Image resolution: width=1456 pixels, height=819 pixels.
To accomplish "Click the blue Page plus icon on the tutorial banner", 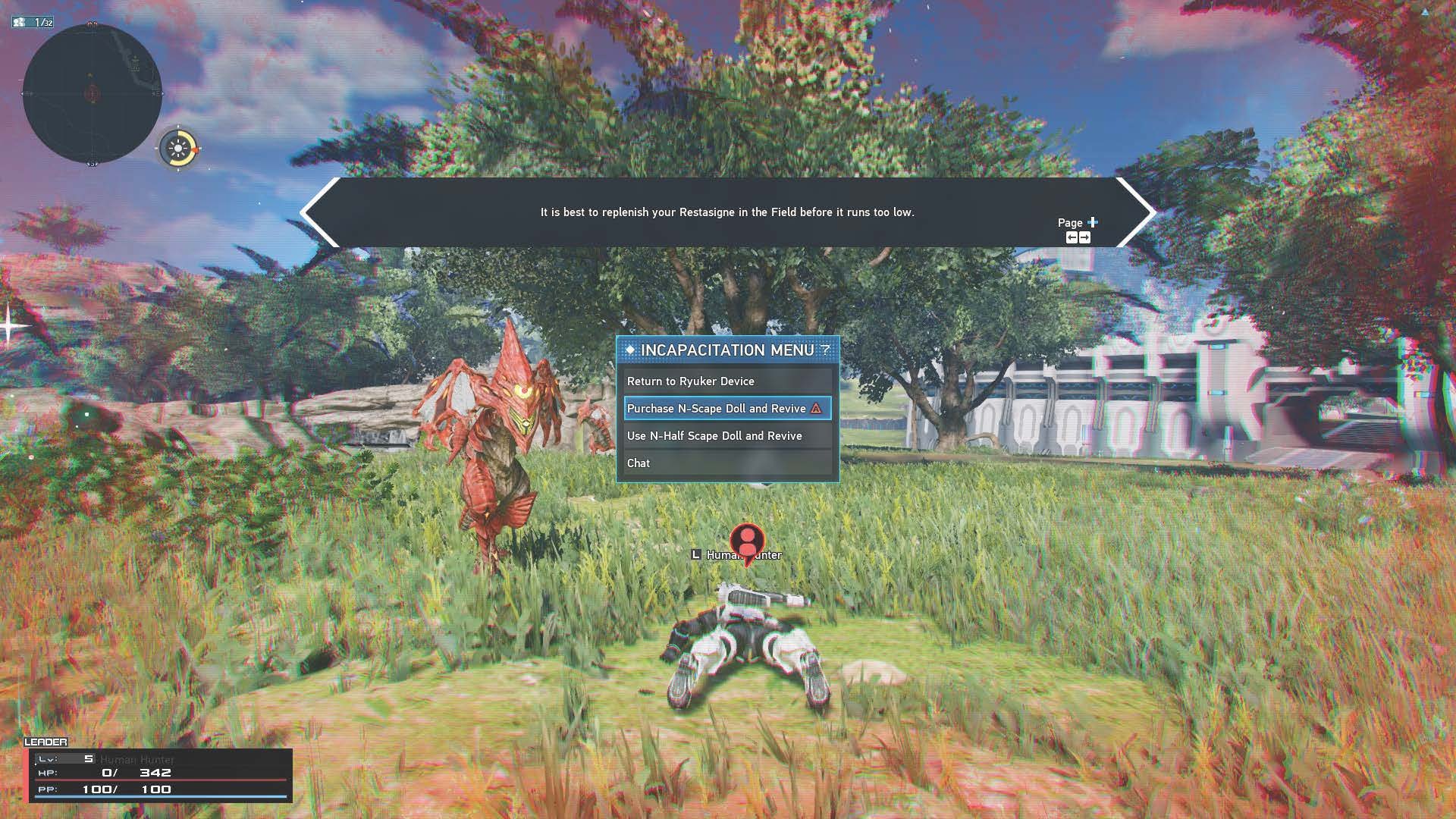I will click(x=1093, y=222).
